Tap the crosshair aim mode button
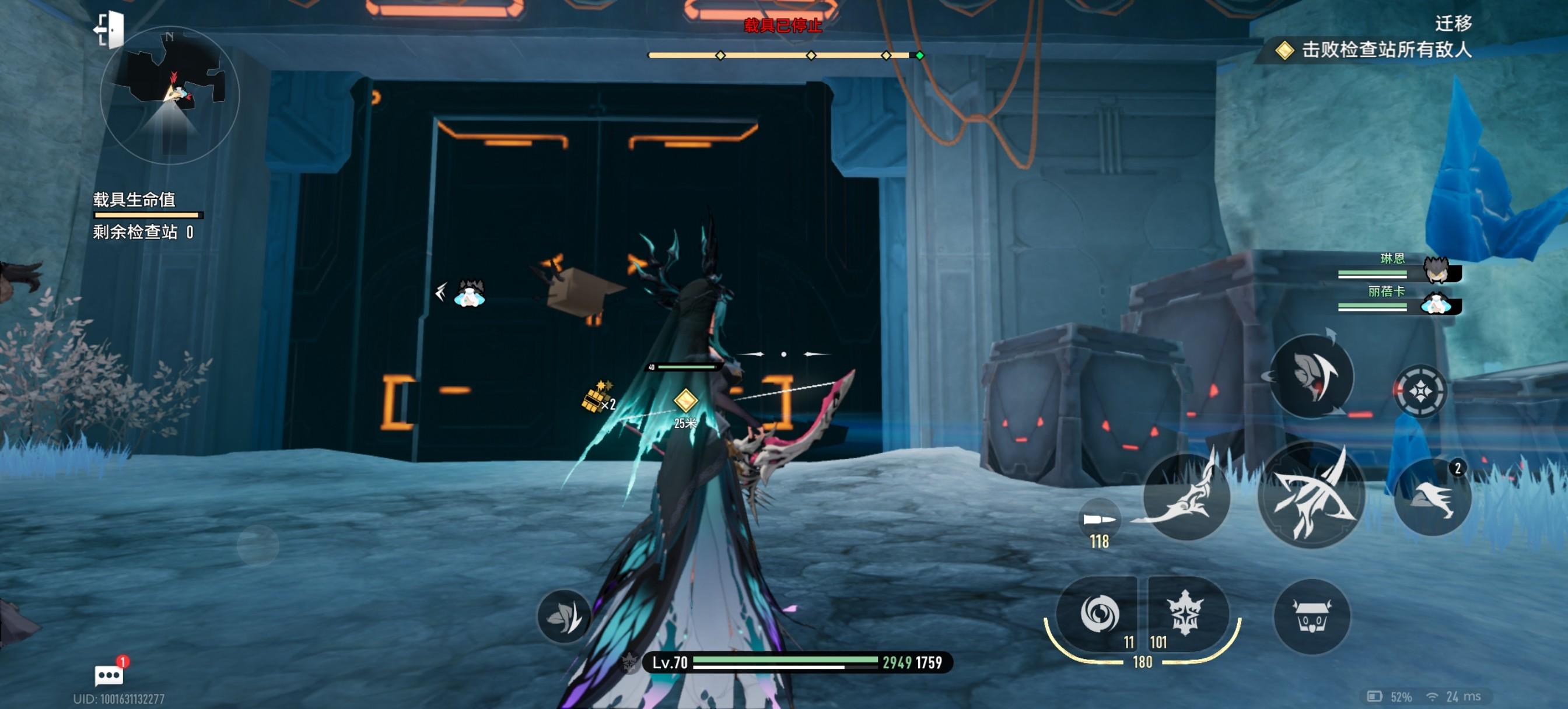This screenshot has width=1568, height=709. [1420, 391]
